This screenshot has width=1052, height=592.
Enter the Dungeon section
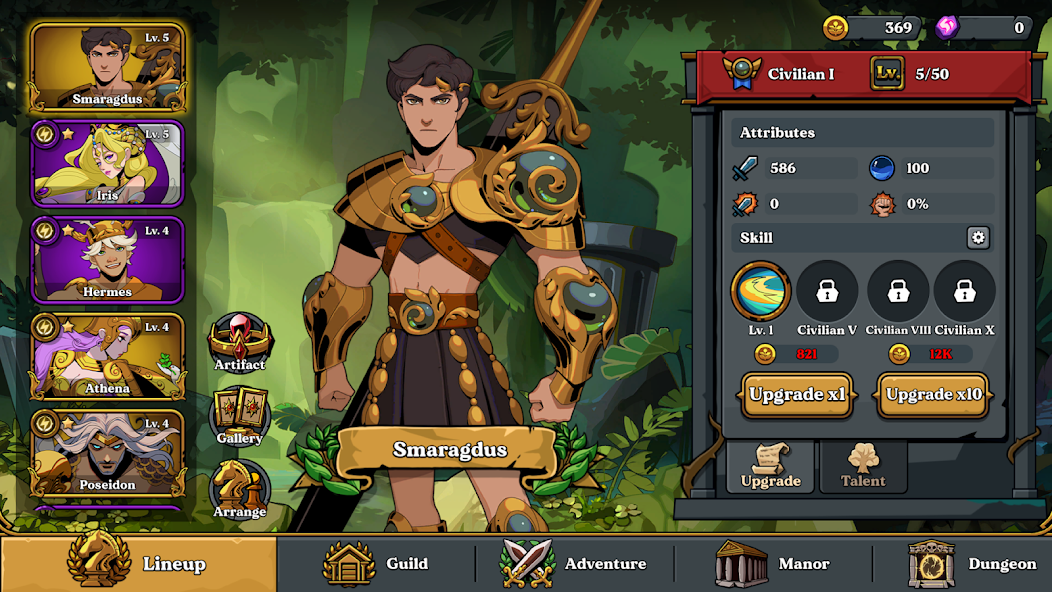point(971,564)
